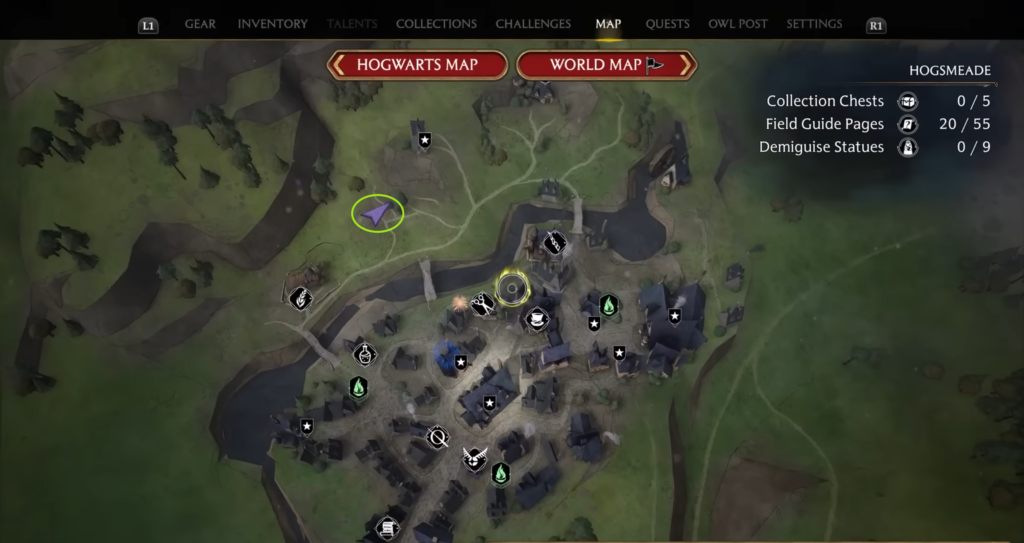Switch to the Settings tab
This screenshot has width=1024, height=543.
point(814,24)
